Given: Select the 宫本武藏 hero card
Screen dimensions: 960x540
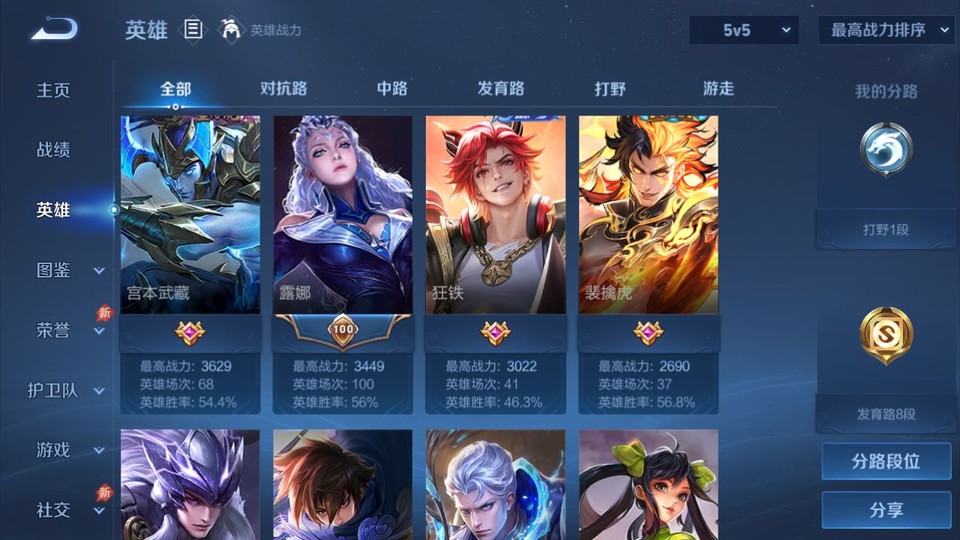Looking at the screenshot, I should [190, 215].
